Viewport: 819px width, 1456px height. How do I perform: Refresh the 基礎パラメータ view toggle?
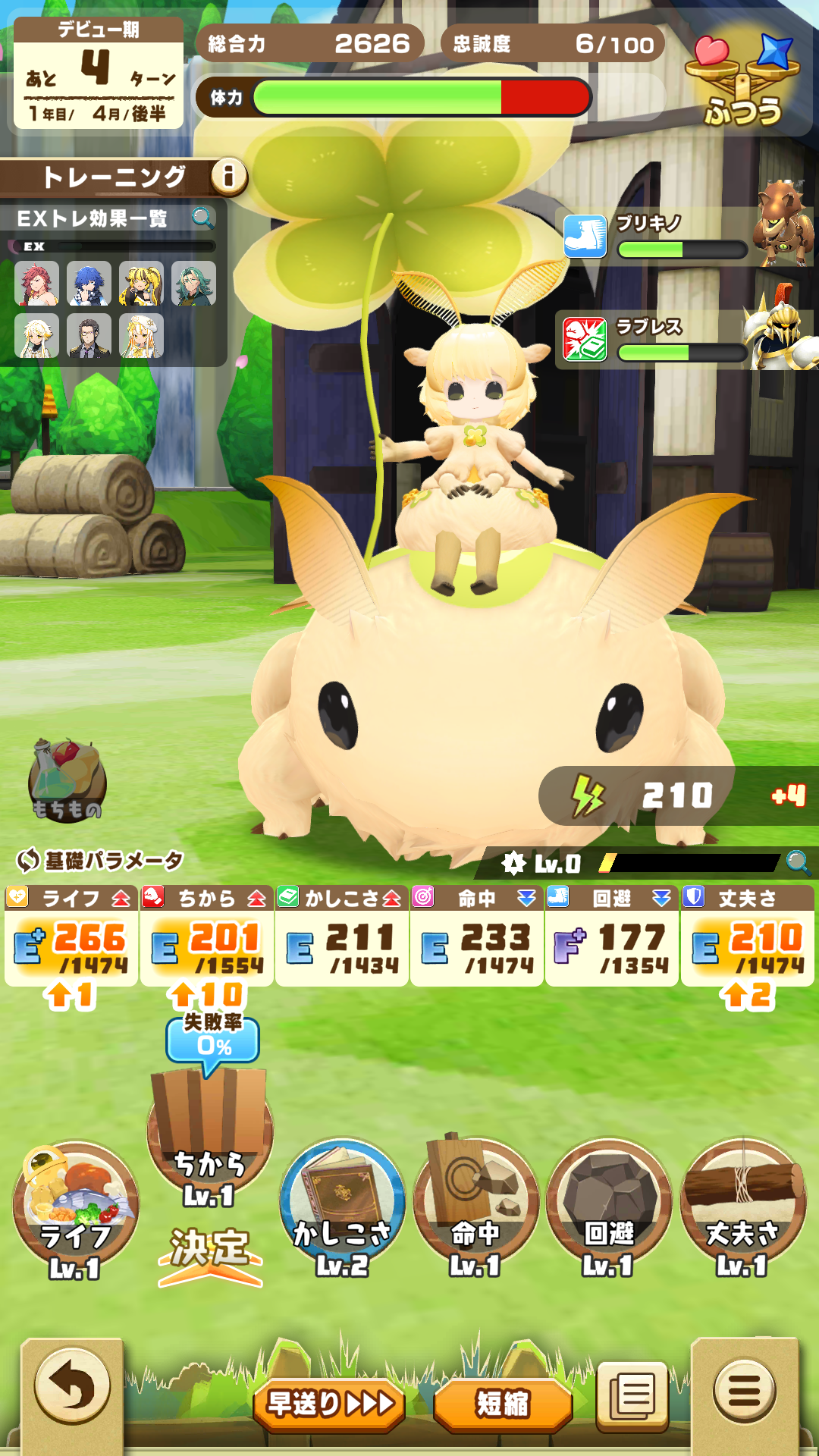[28, 860]
